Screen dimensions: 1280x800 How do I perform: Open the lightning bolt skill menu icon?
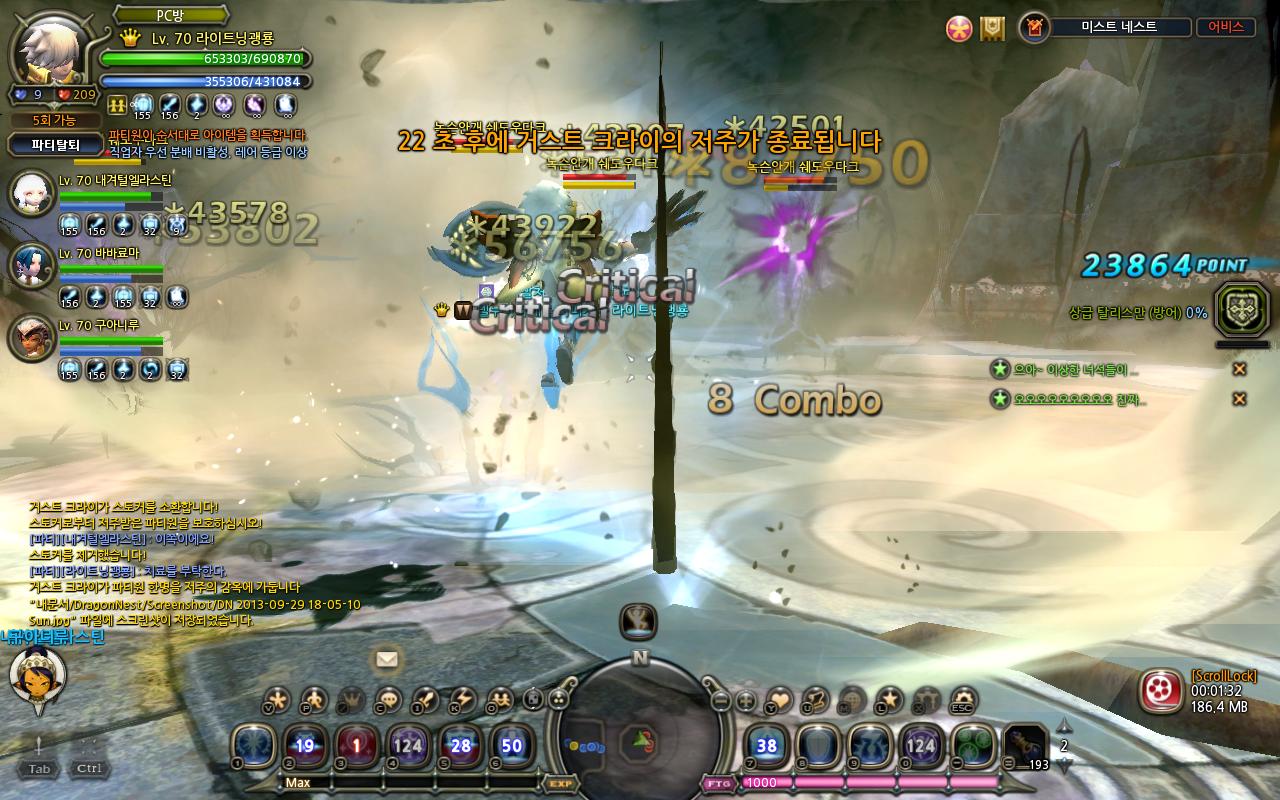461,700
